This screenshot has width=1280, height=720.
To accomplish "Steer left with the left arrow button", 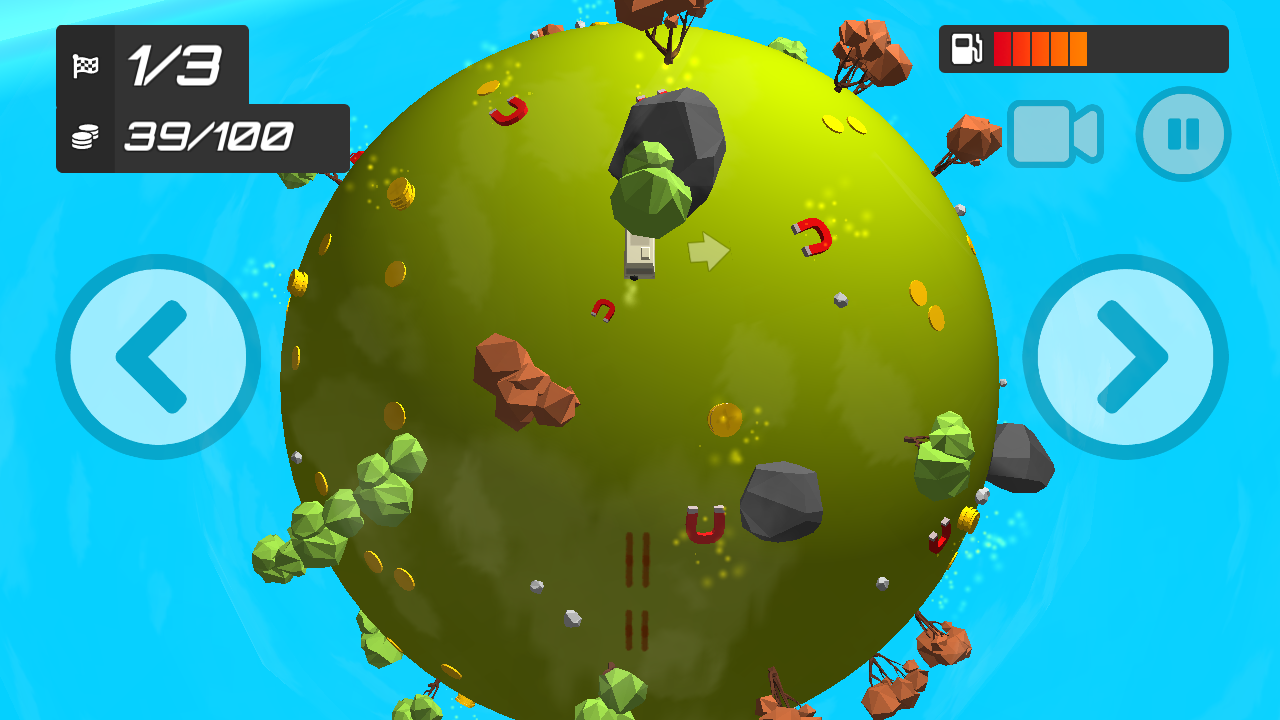I will 158,357.
